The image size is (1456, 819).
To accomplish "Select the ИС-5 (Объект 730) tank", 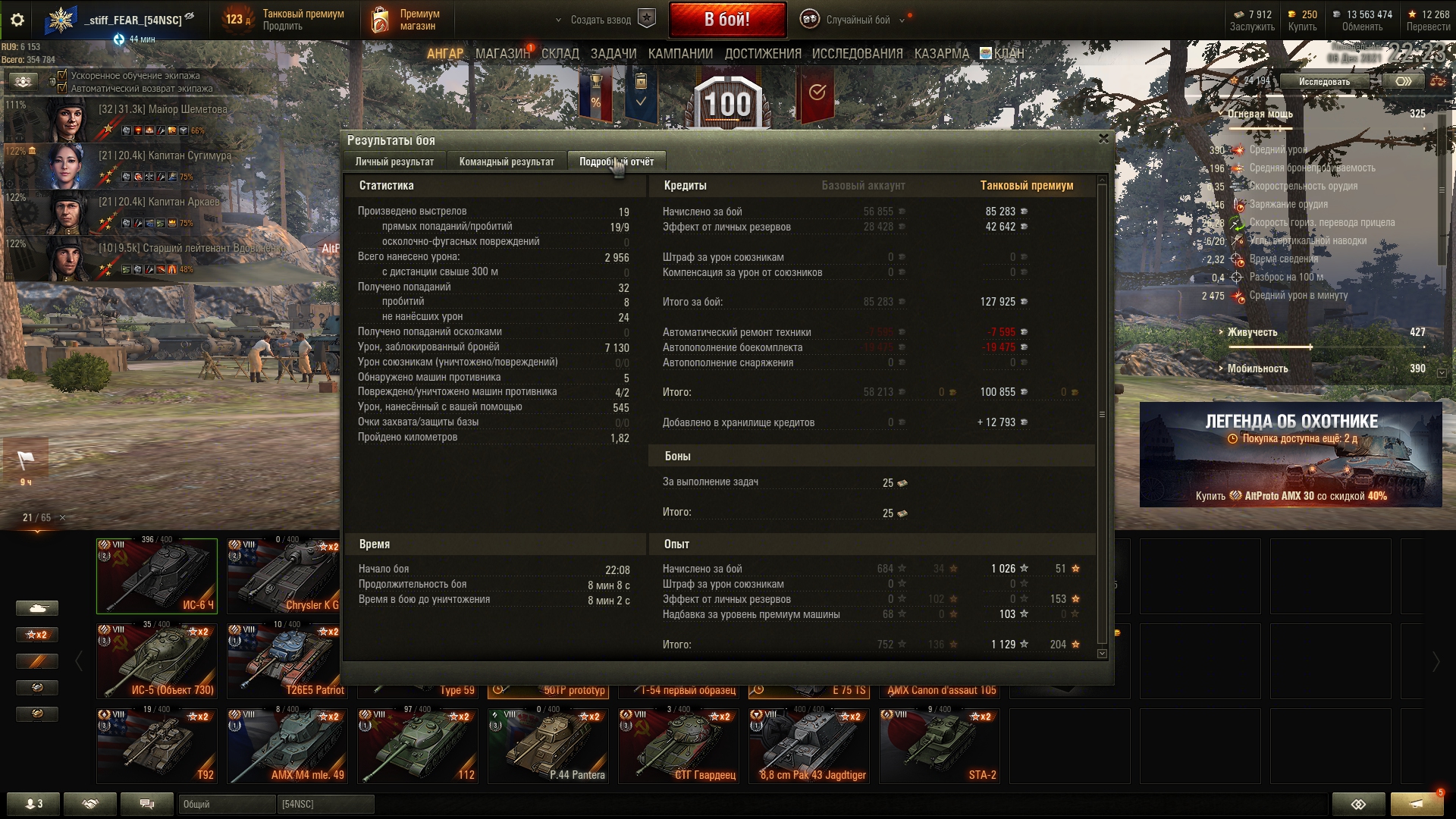I will pos(157,661).
